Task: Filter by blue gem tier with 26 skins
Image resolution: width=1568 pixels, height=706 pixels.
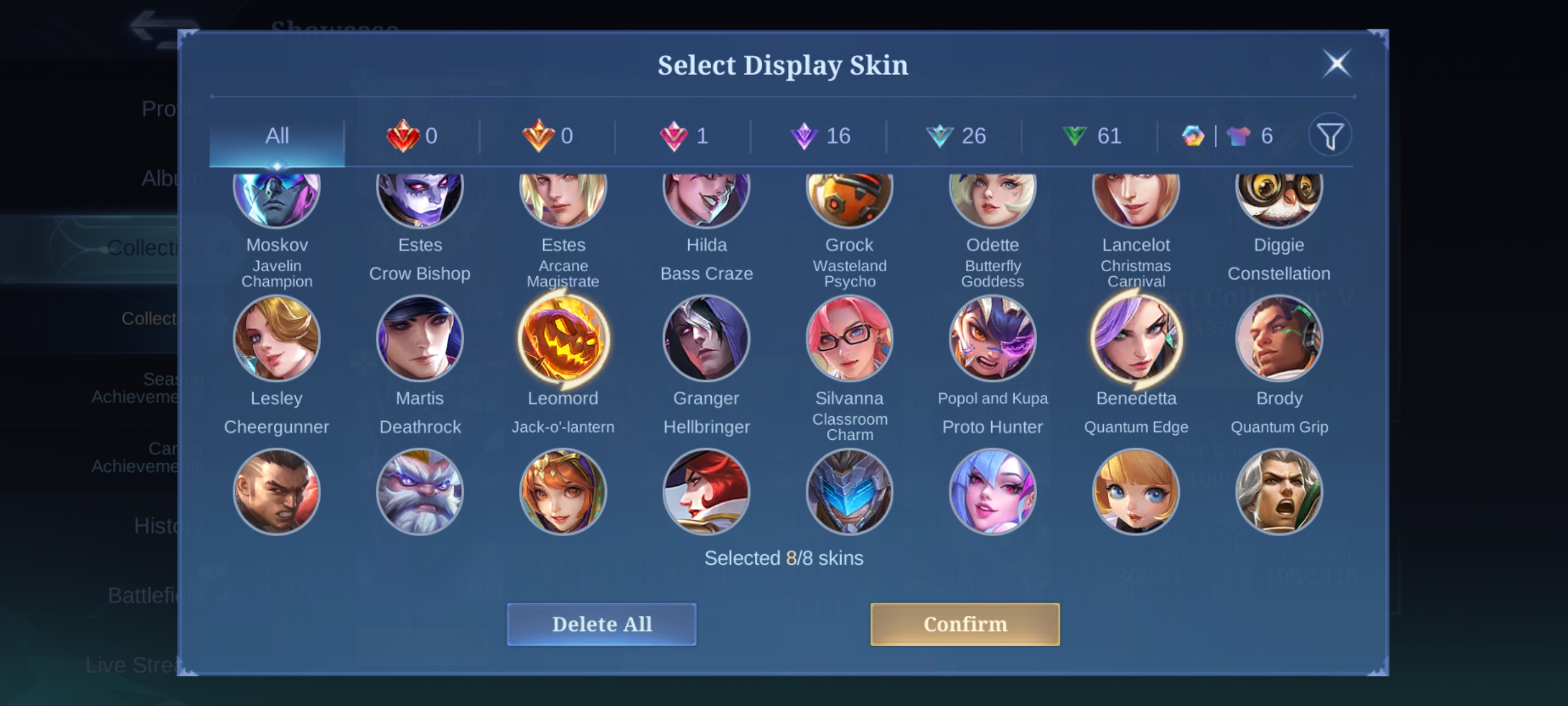Action: point(955,136)
